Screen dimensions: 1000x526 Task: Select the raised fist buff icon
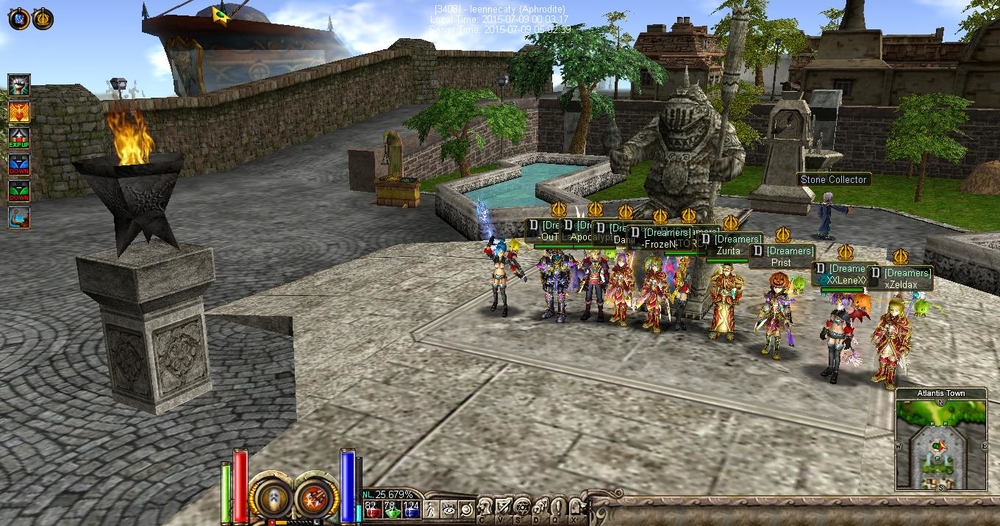pos(19,84)
